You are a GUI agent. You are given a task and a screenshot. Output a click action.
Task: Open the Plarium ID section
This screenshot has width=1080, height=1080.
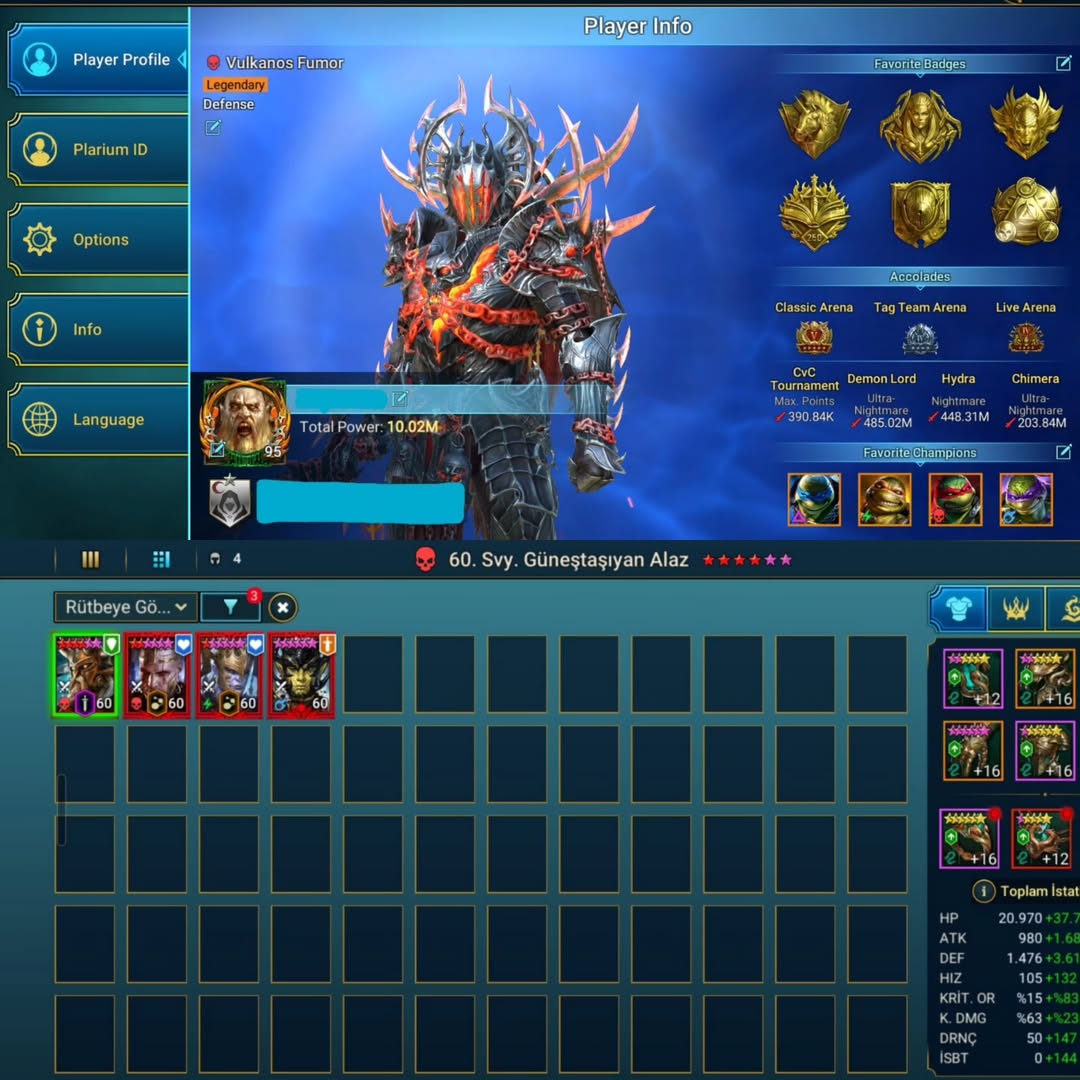point(98,150)
